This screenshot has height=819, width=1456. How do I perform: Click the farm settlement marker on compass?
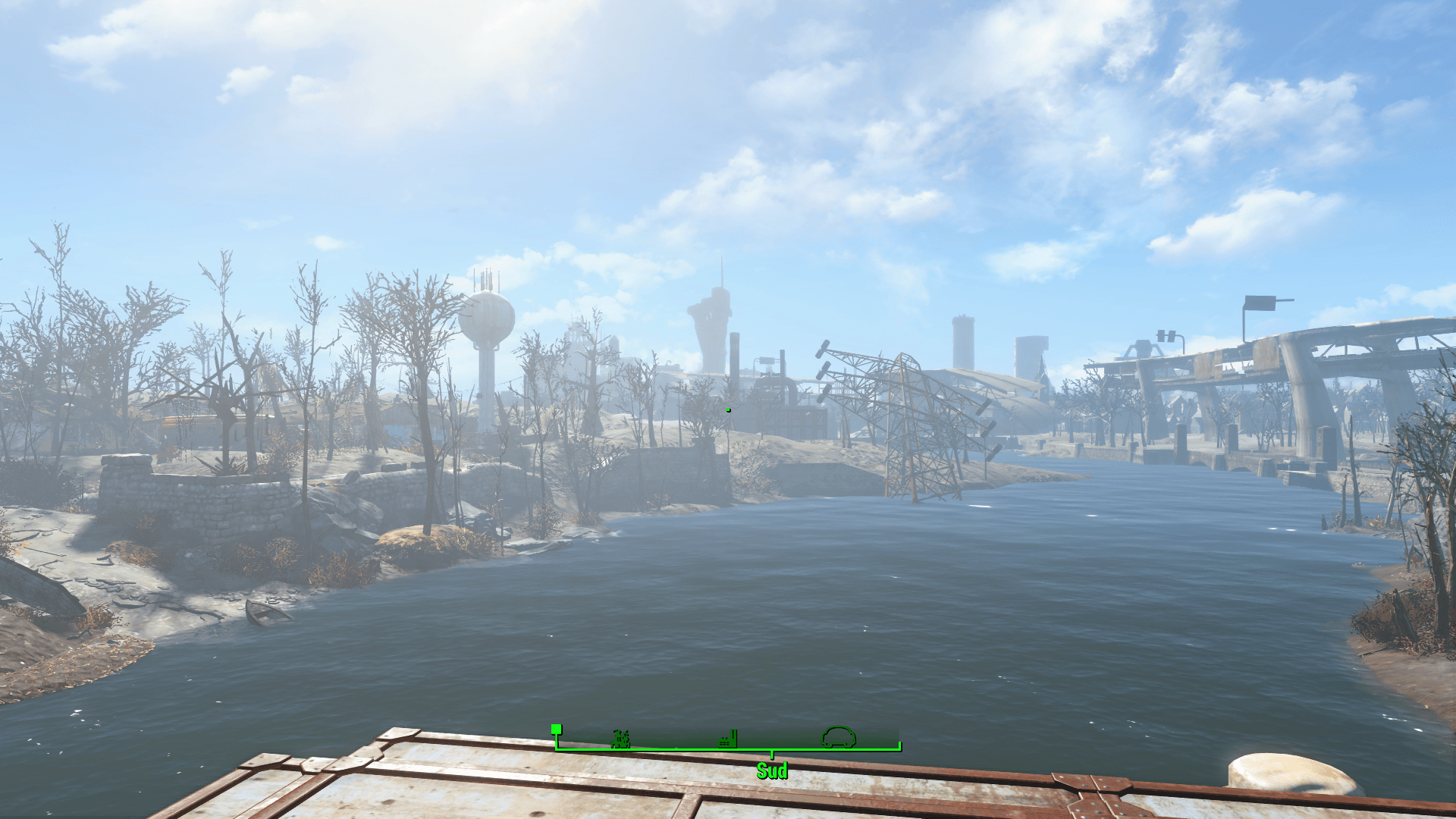(621, 739)
